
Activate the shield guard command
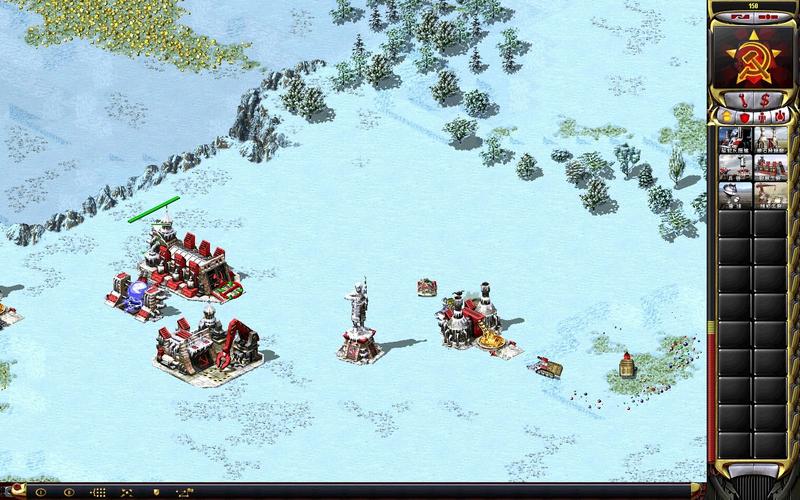[x=156, y=492]
